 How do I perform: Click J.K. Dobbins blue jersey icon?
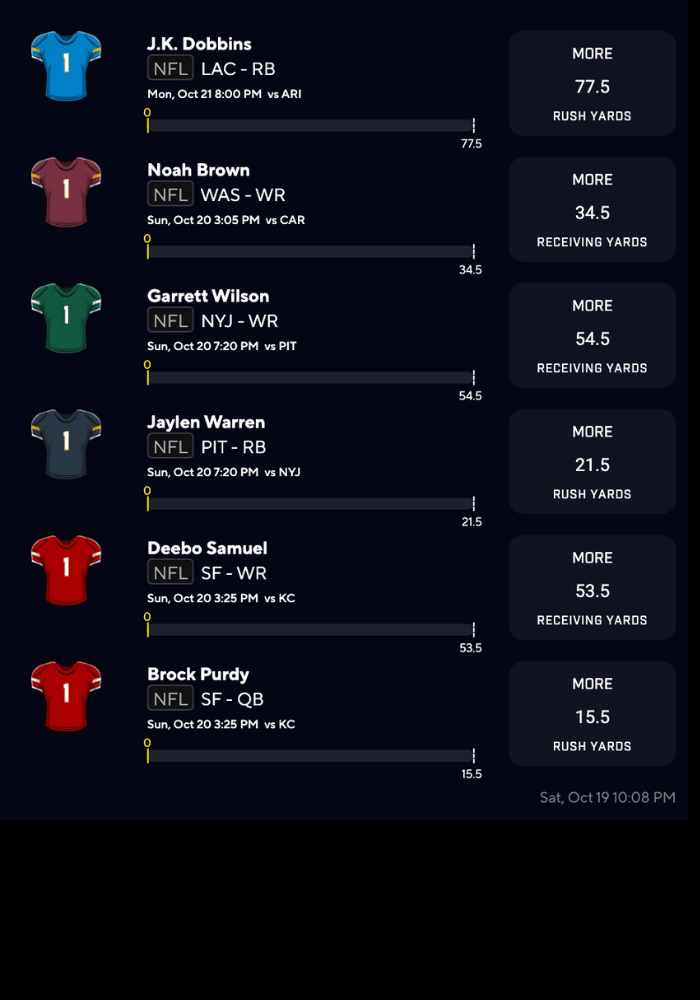[x=66, y=65]
